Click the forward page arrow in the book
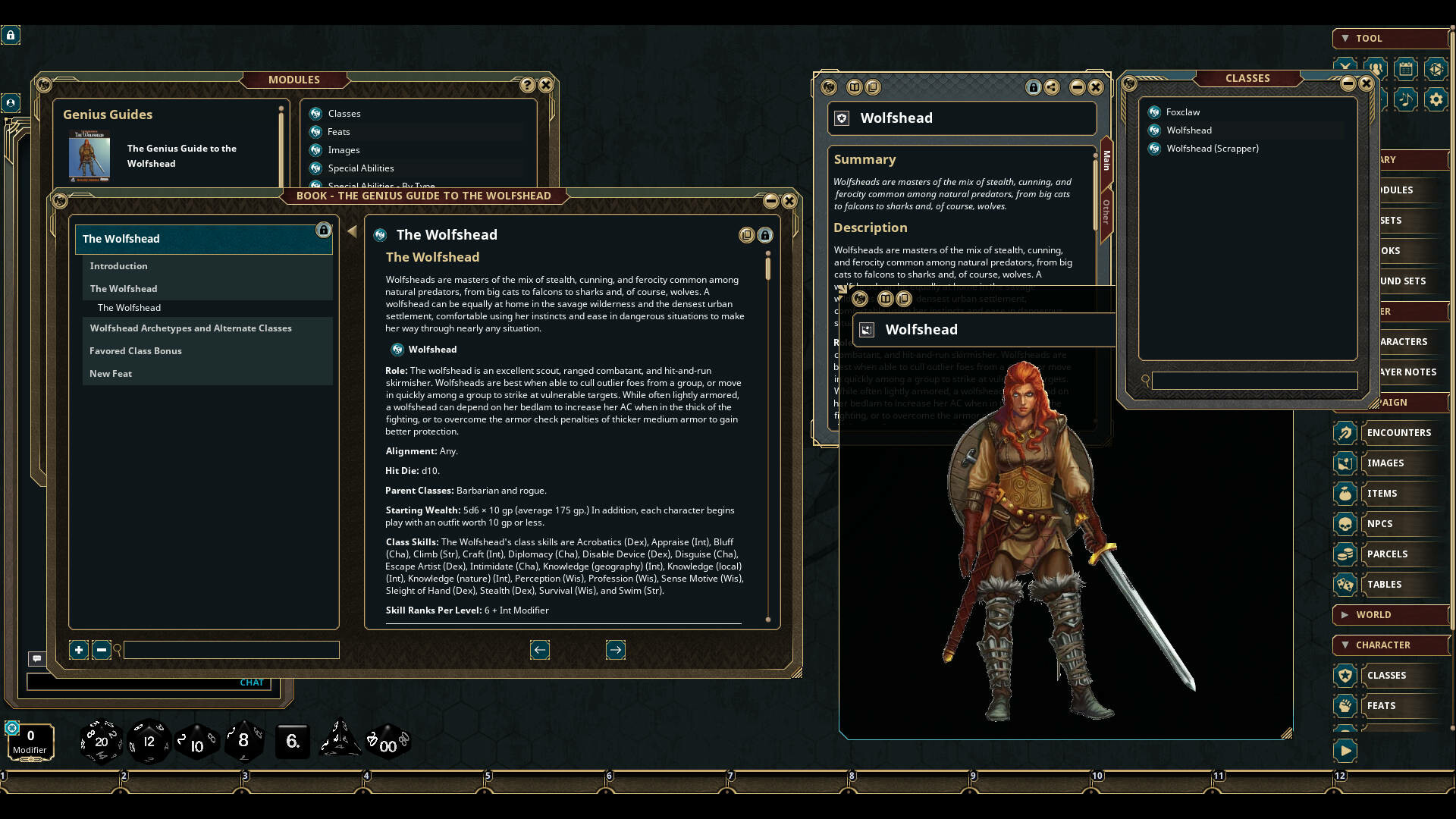The width and height of the screenshot is (1456, 819). 616,649
